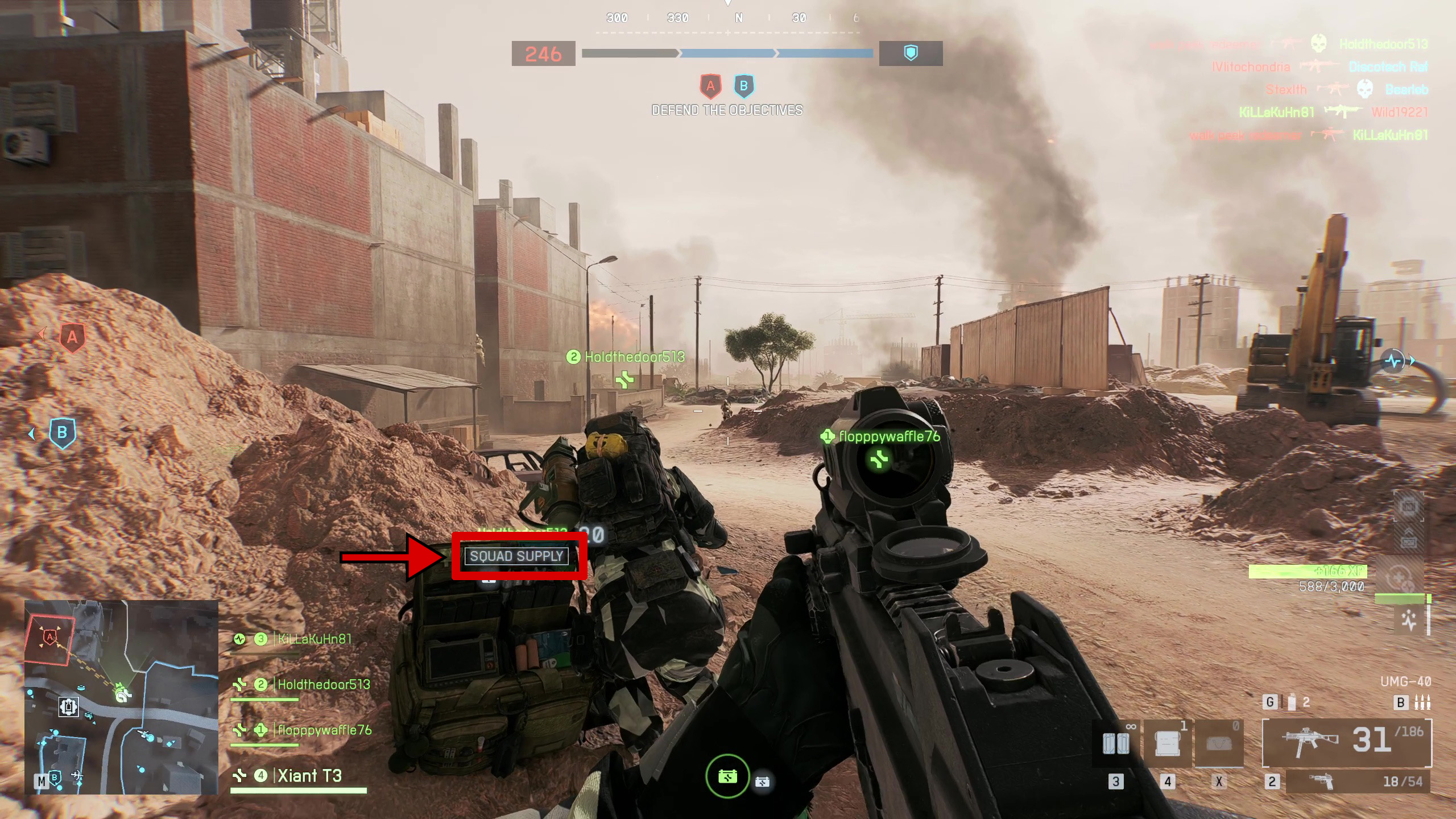Select the empty pouch gadget slot
This screenshot has width=1456, height=819.
pos(1218,744)
